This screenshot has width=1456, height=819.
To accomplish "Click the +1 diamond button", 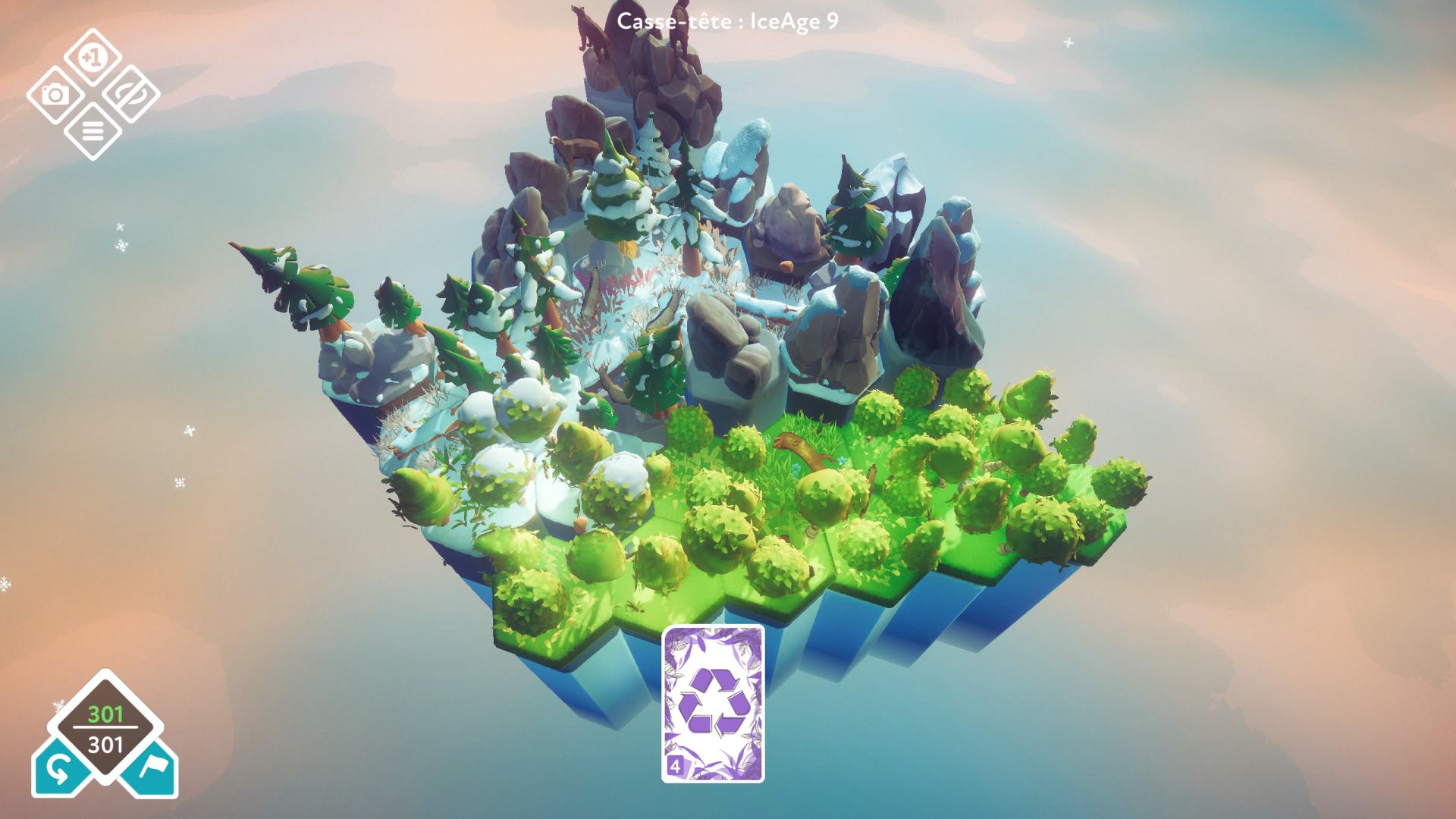I will 93,58.
